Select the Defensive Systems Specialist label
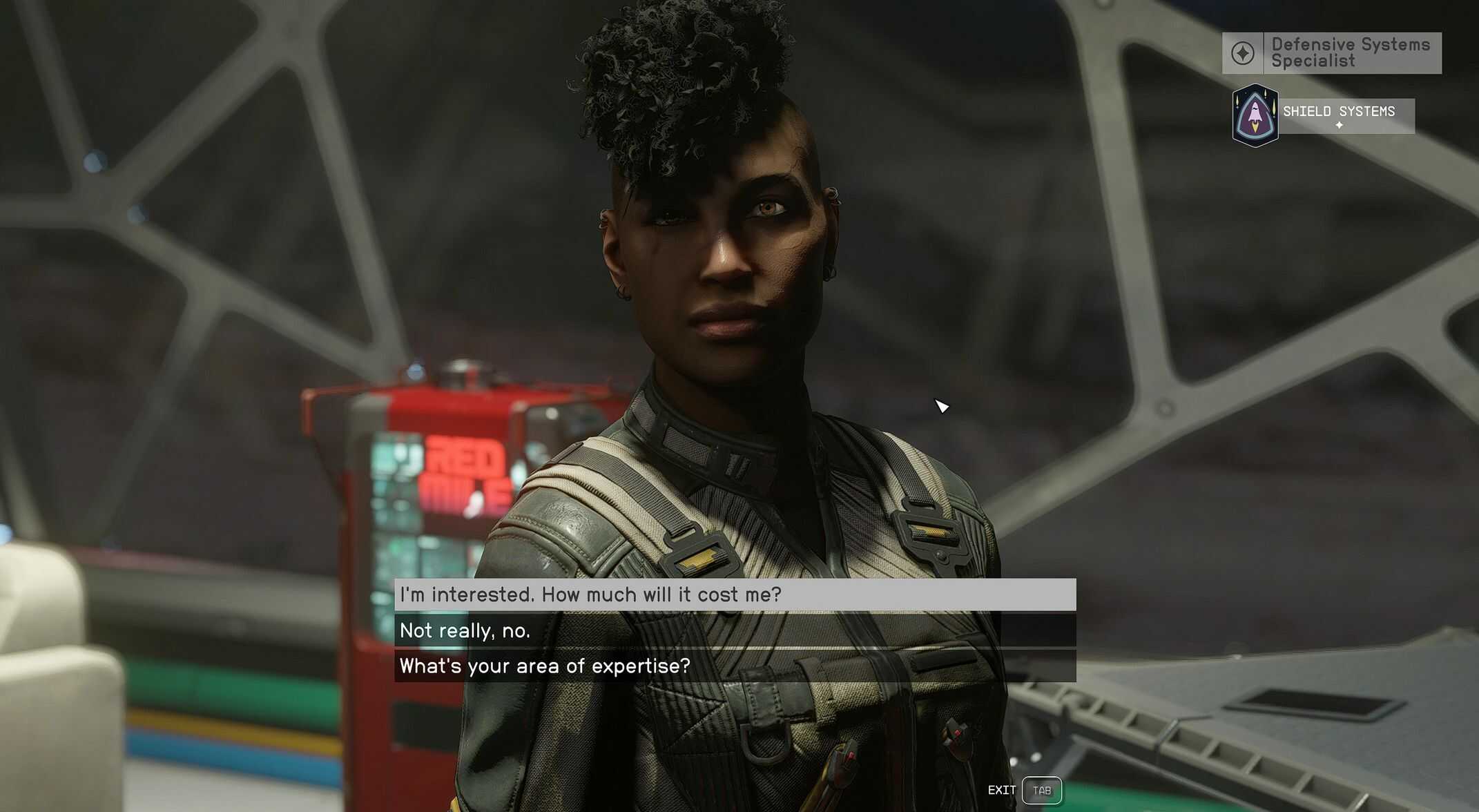 point(1350,53)
